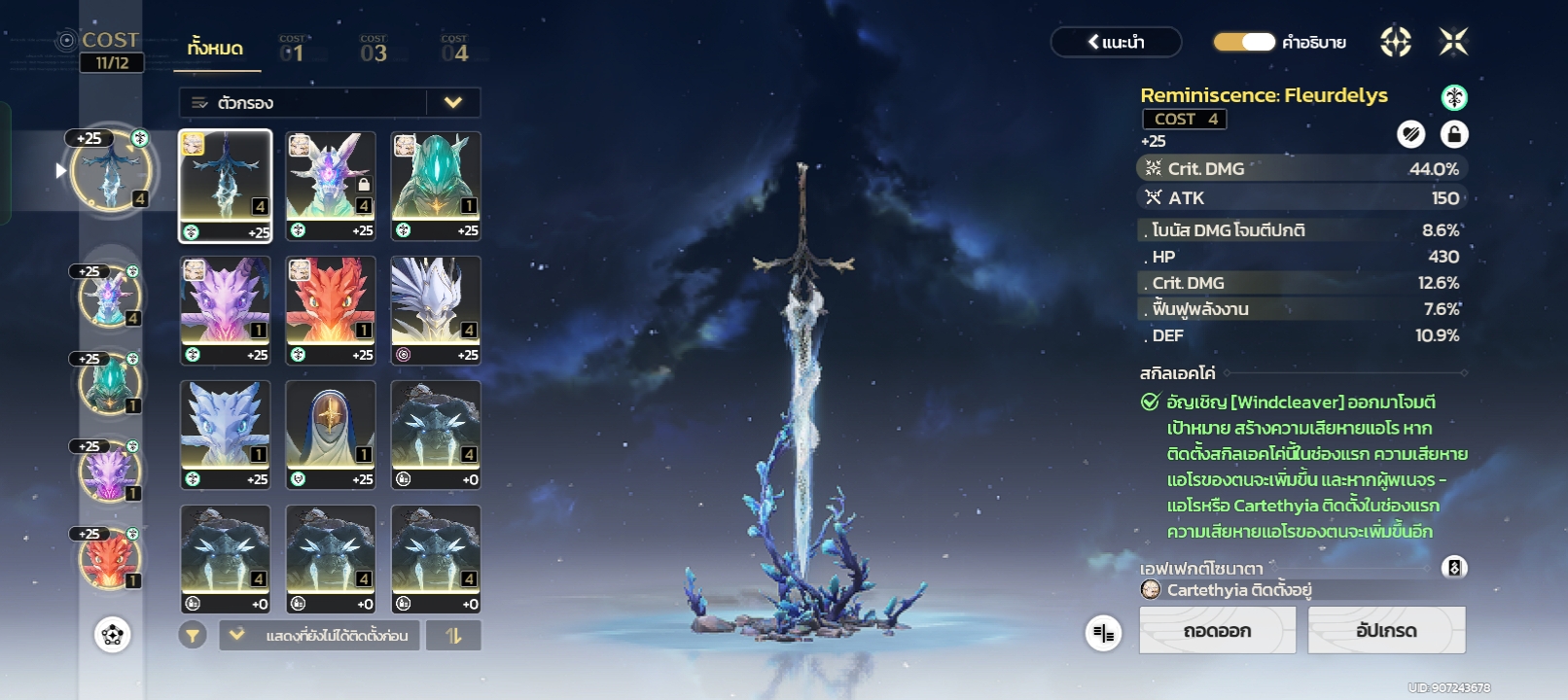Close the echo screen with X icon

1453,42
